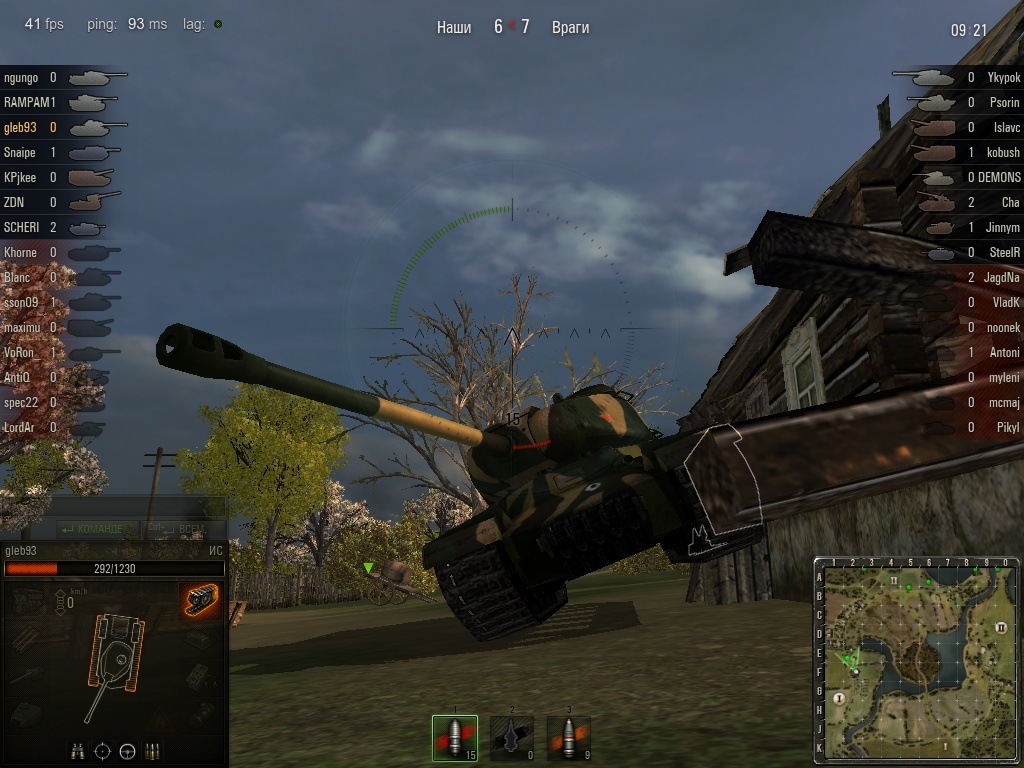This screenshot has height=768, width=1024.
Task: Click the gunner crosshair crew icon
Action: [x=102, y=750]
